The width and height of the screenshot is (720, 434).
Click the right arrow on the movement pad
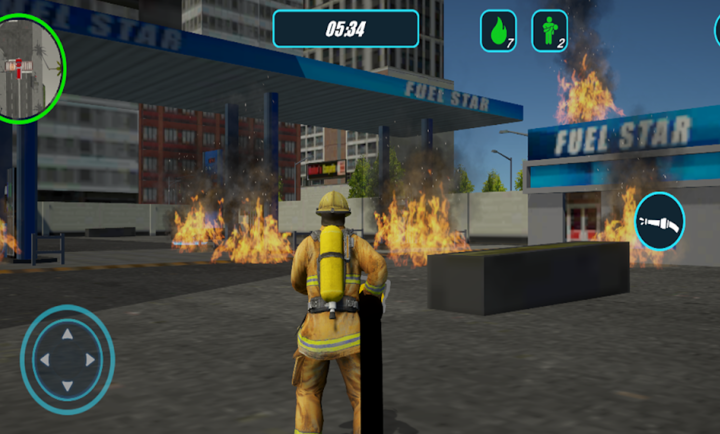(91, 360)
